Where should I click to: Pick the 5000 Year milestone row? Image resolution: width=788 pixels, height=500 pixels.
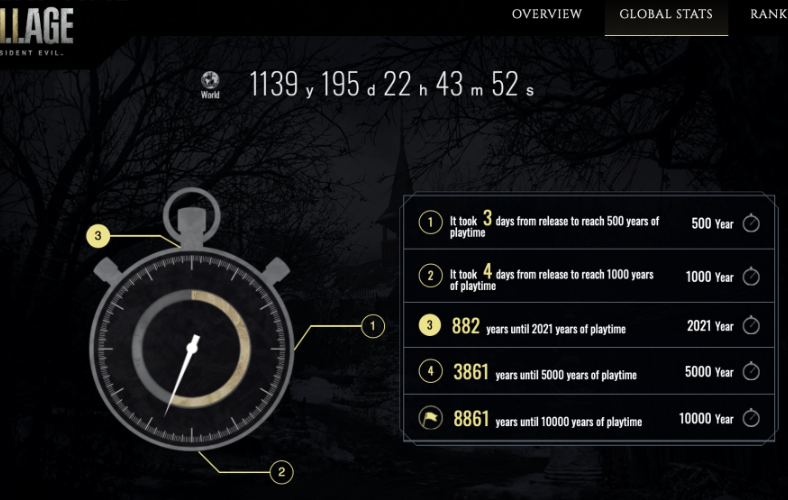(x=588, y=372)
